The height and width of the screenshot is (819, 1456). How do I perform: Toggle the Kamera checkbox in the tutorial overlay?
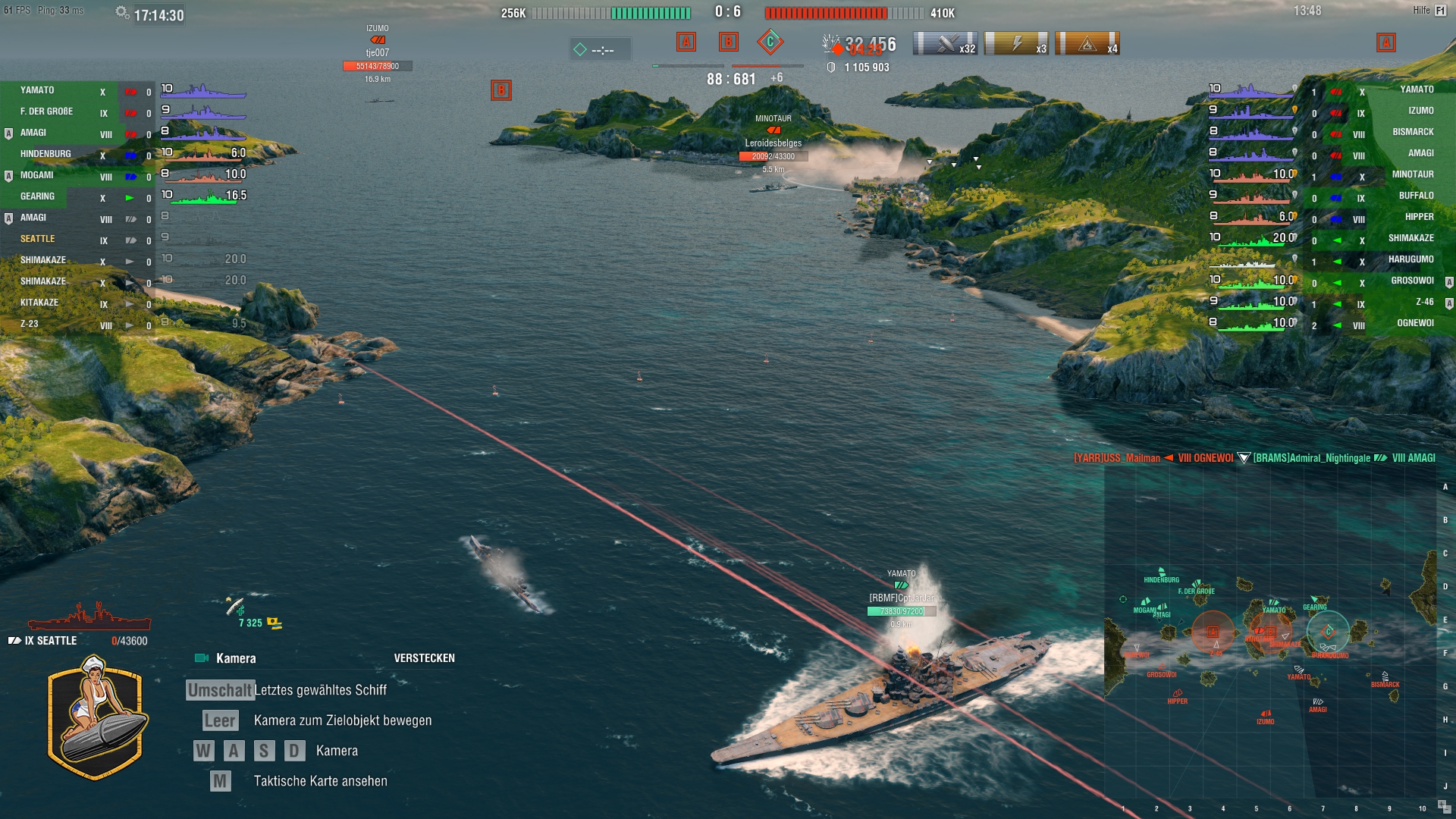pos(200,658)
